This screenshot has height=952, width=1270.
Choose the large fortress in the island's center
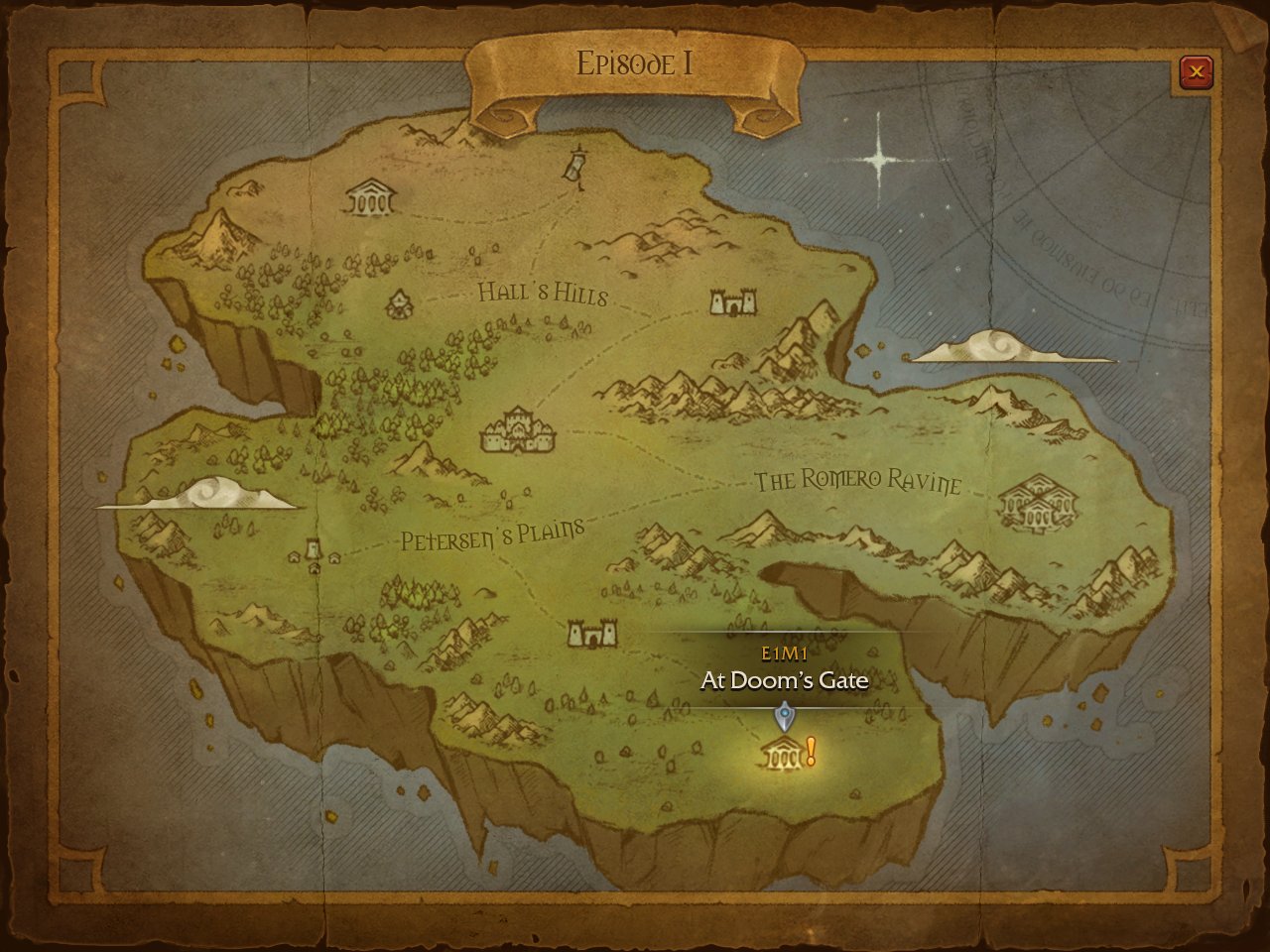click(519, 431)
